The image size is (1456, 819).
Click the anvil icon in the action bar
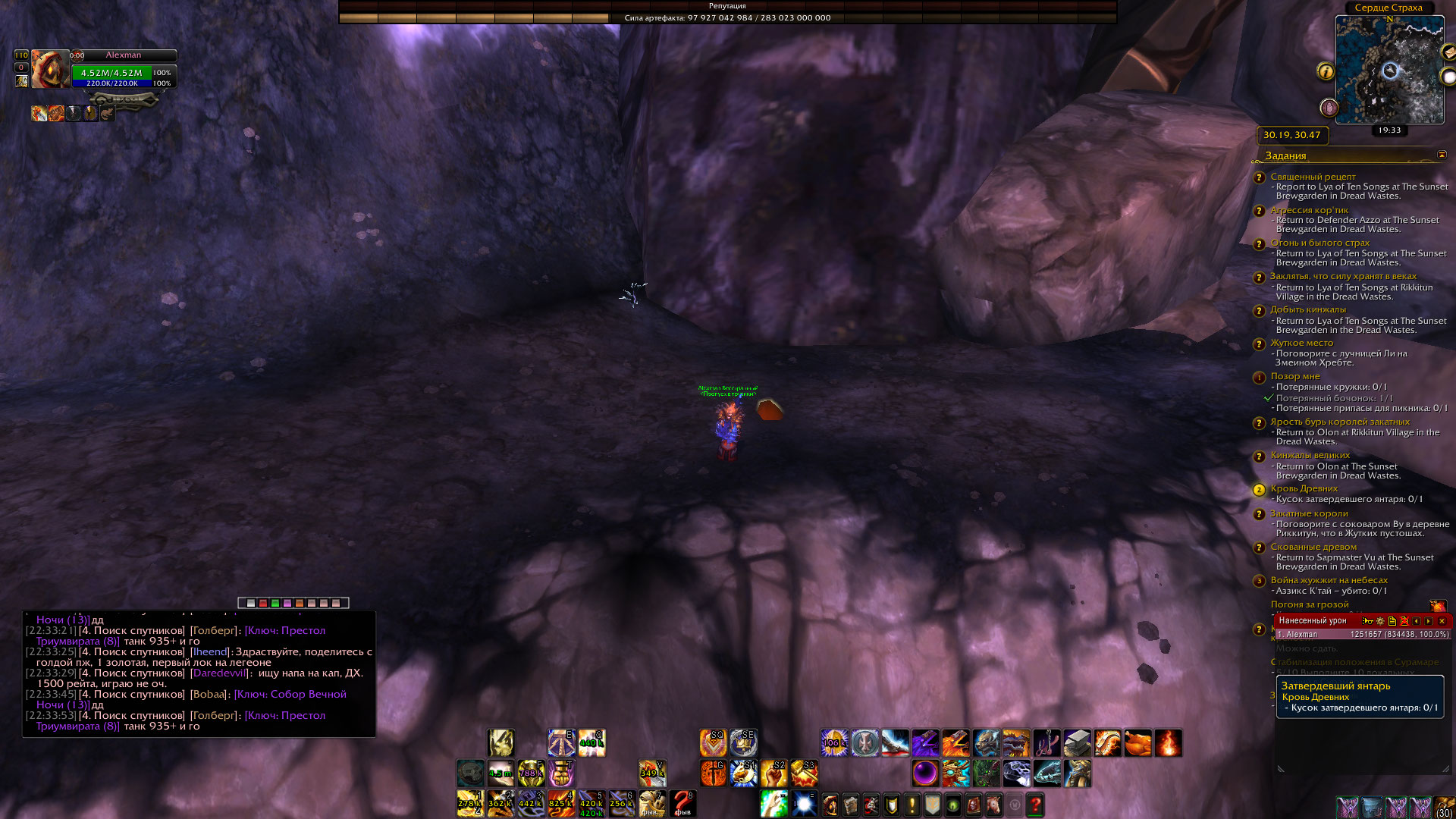tap(1077, 743)
